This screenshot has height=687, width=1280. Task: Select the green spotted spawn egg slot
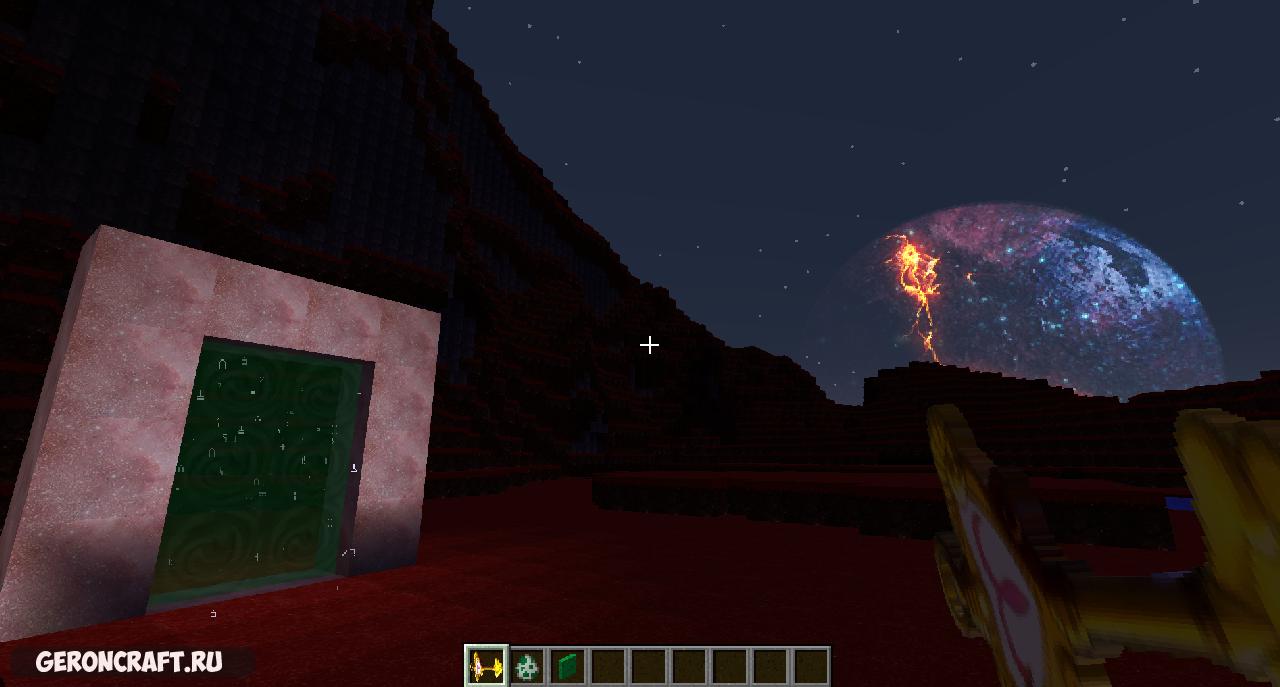pos(527,665)
